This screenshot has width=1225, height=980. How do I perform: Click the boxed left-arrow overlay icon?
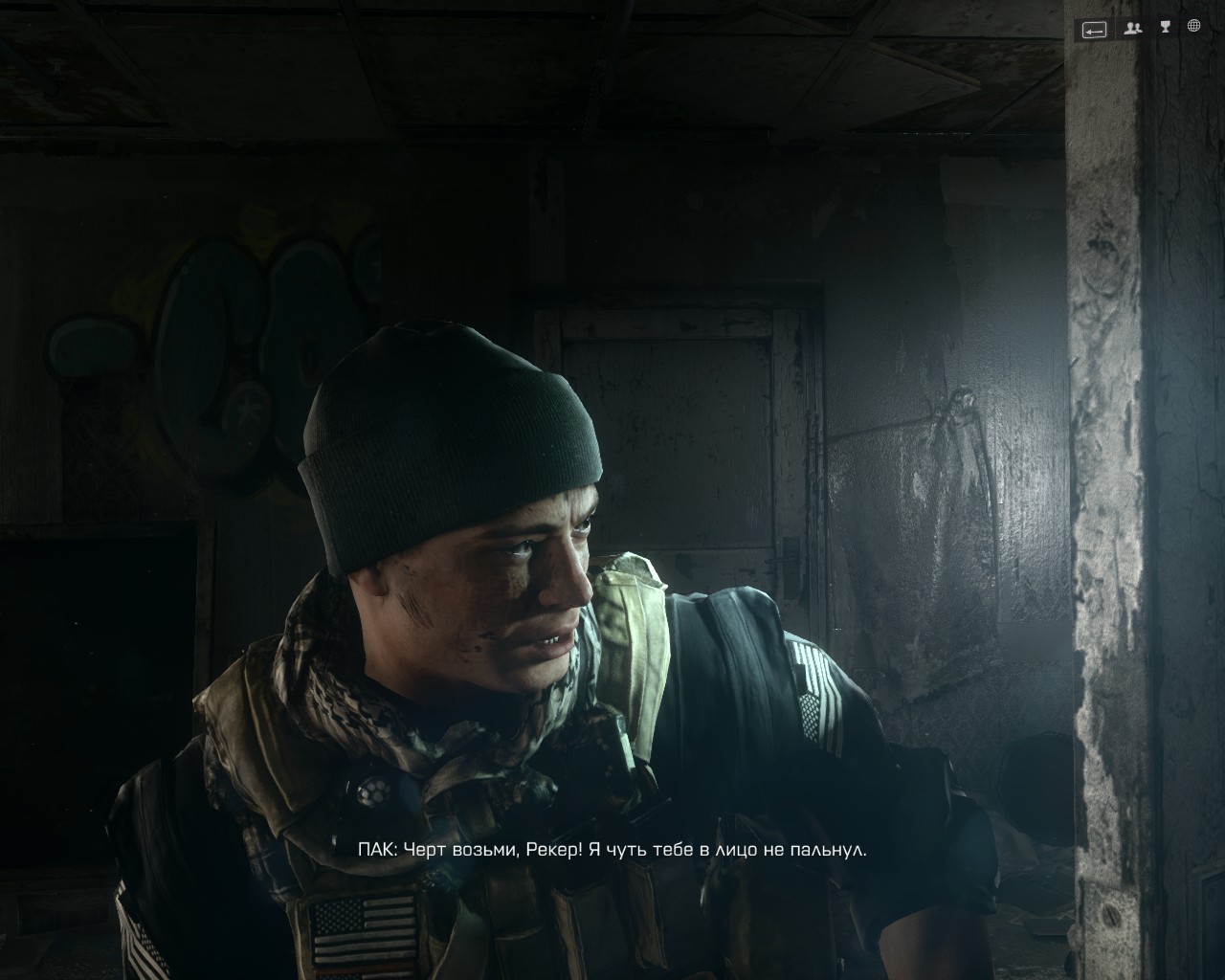pos(1094,30)
